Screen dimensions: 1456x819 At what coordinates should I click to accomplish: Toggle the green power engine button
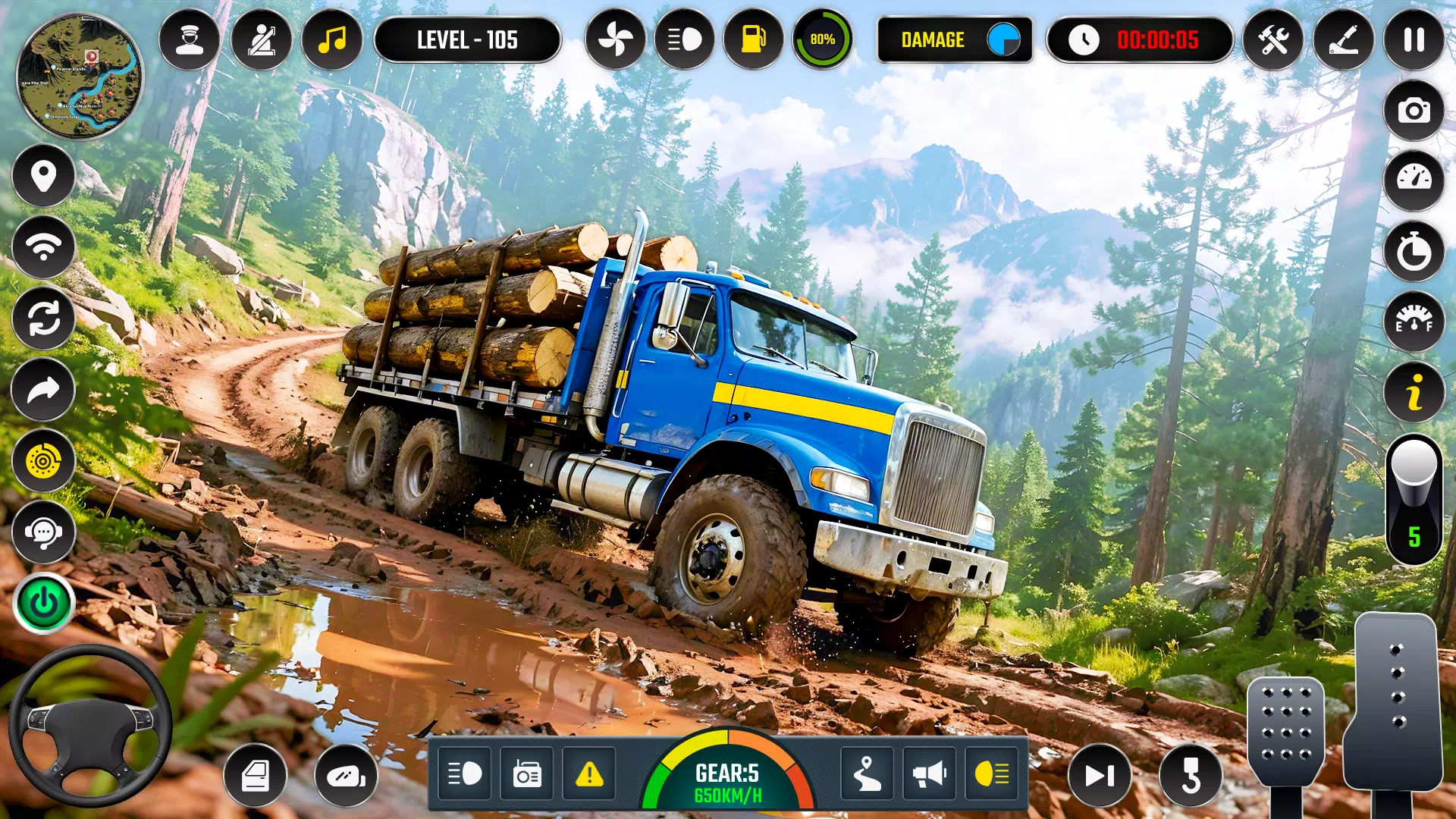click(x=43, y=604)
